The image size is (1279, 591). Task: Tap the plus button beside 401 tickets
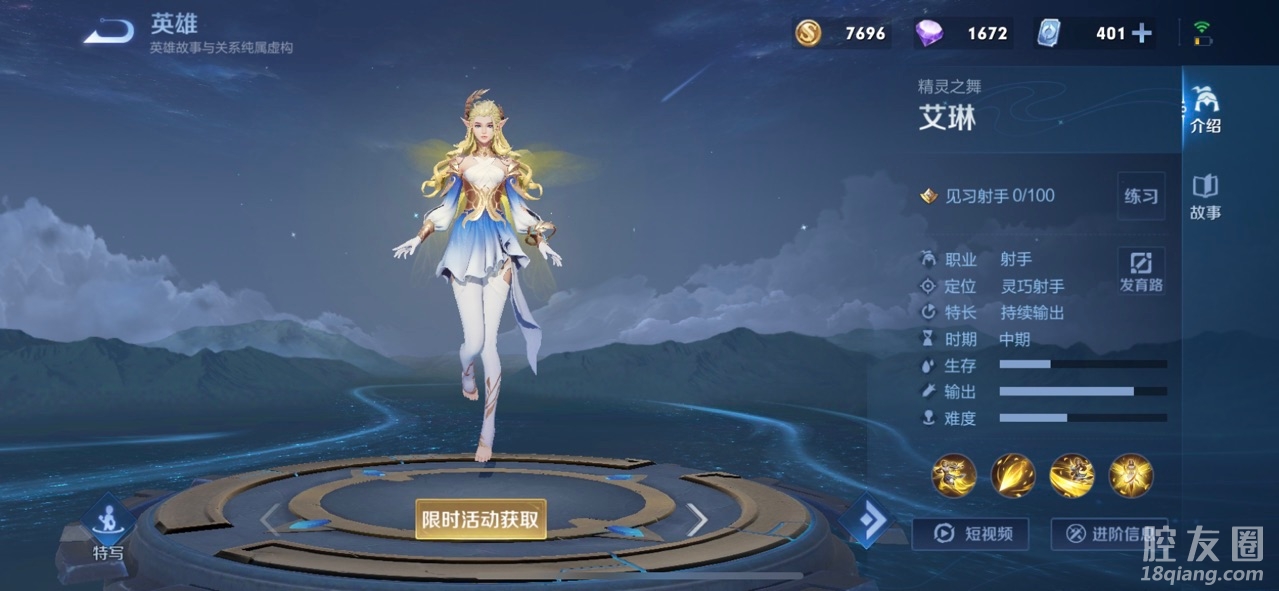[1141, 33]
